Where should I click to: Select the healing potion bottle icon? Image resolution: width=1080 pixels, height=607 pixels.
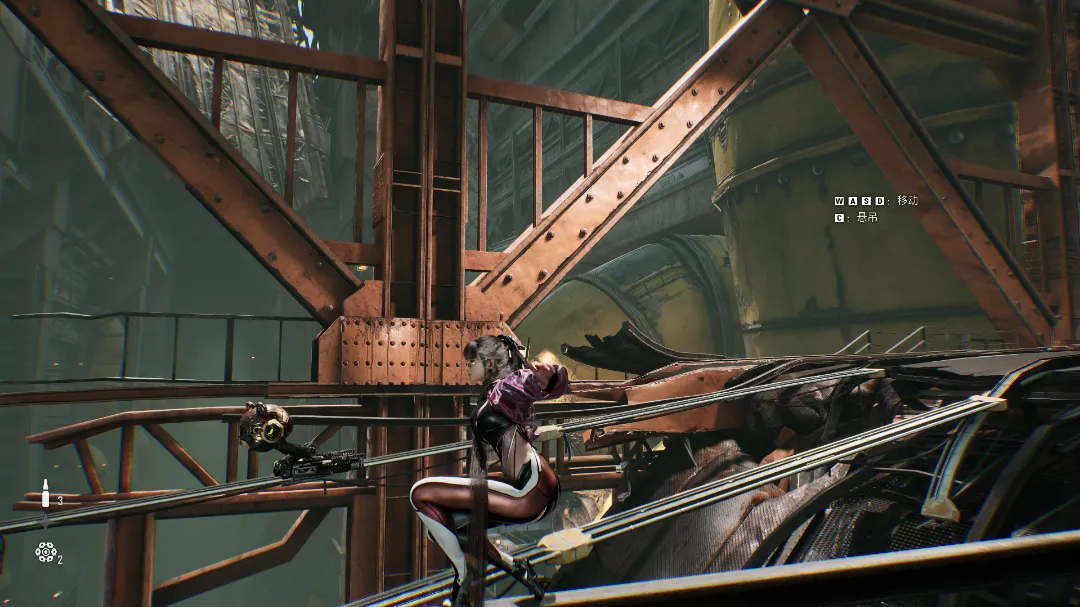point(45,493)
